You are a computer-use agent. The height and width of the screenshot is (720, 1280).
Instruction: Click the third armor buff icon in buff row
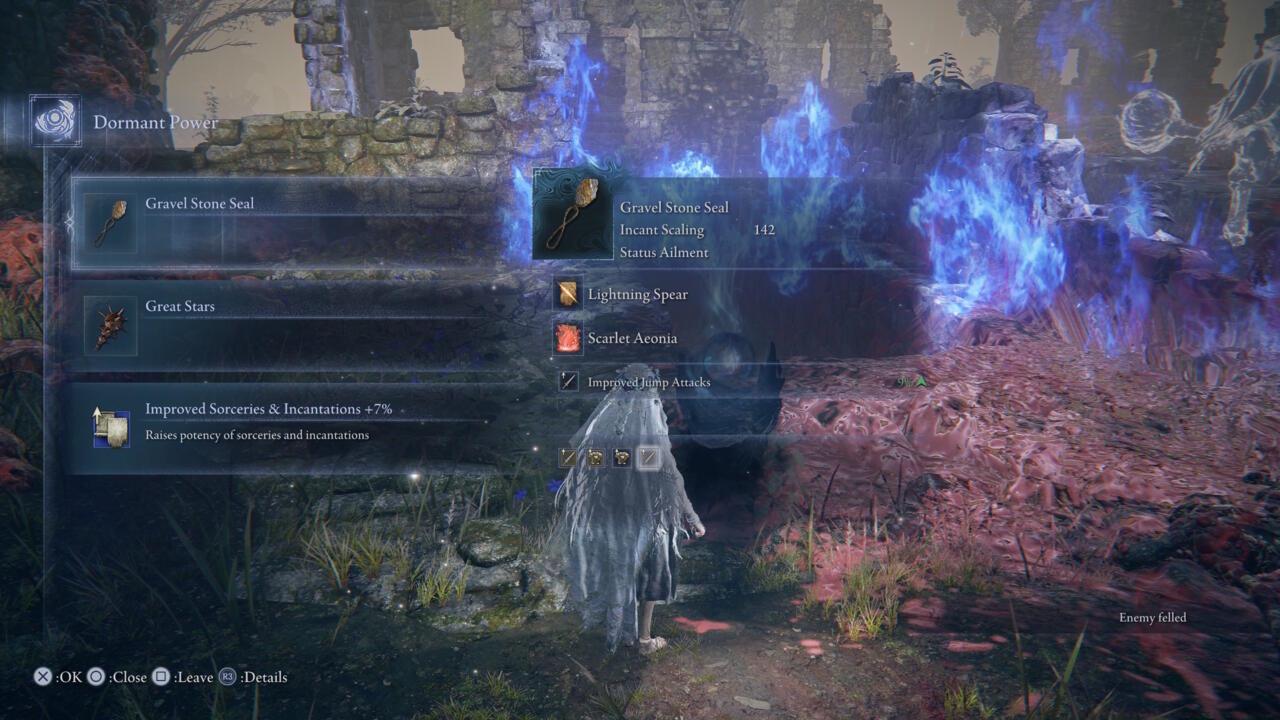622,457
